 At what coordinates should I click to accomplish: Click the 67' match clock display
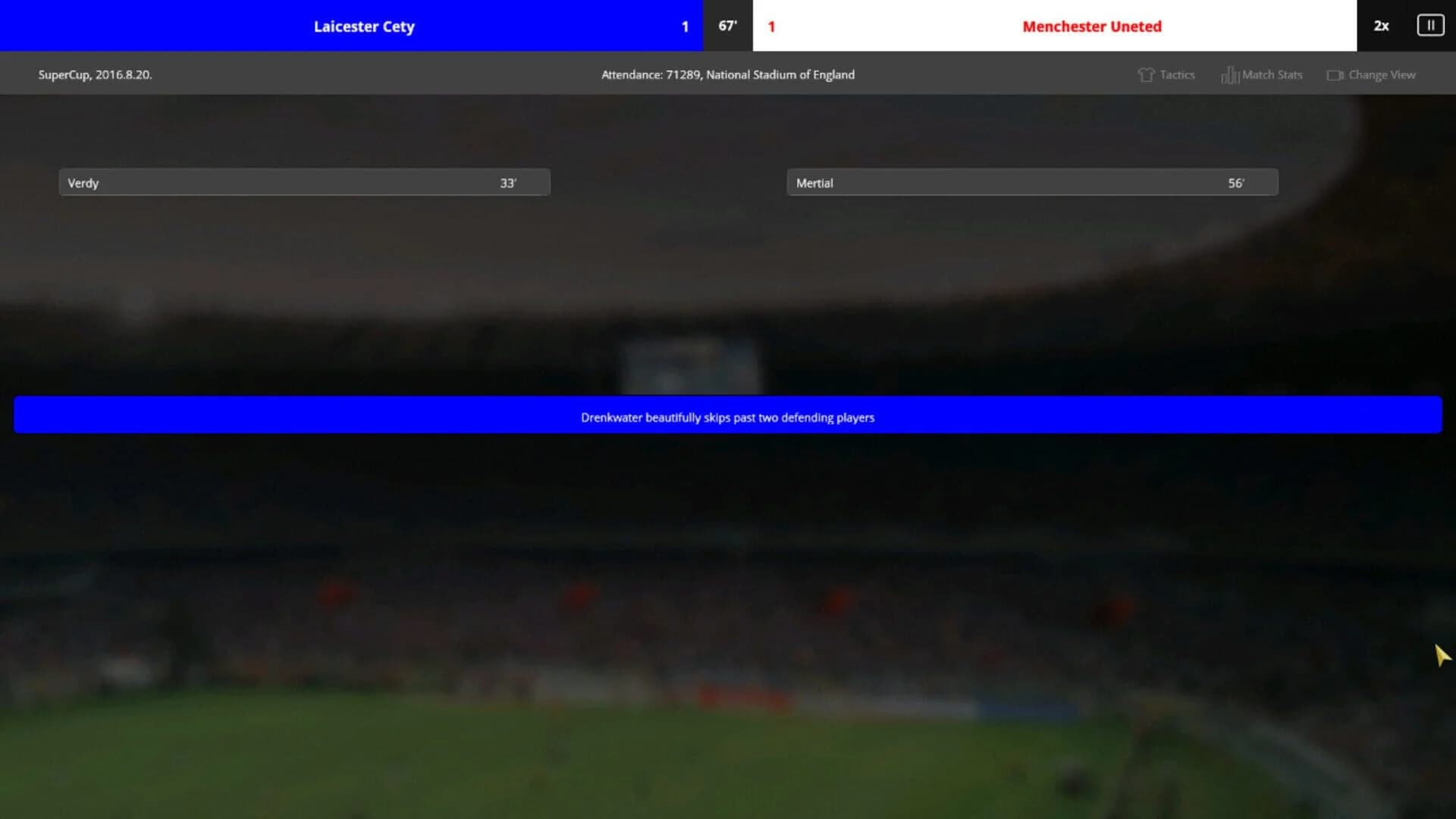tap(727, 26)
